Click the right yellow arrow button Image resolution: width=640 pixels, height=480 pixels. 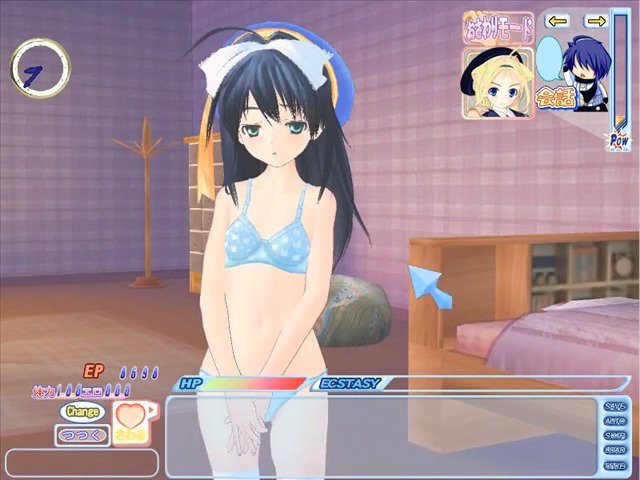(x=596, y=21)
